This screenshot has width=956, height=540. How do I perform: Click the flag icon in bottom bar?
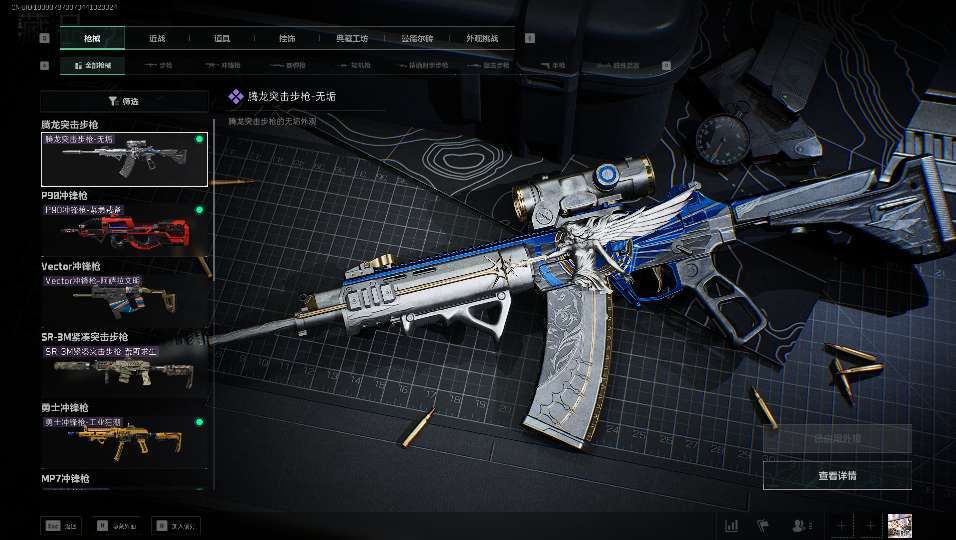pyautogui.click(x=762, y=525)
